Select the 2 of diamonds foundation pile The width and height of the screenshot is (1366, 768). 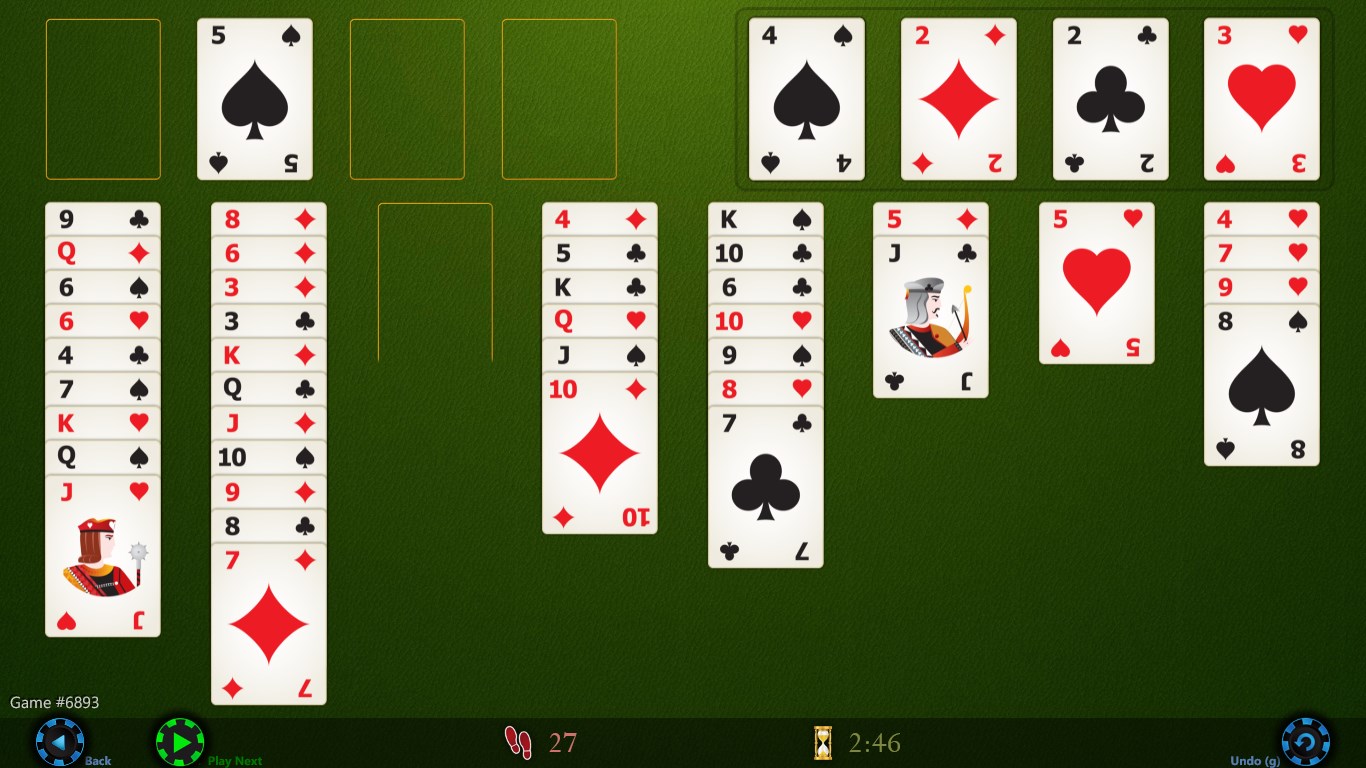[958, 97]
